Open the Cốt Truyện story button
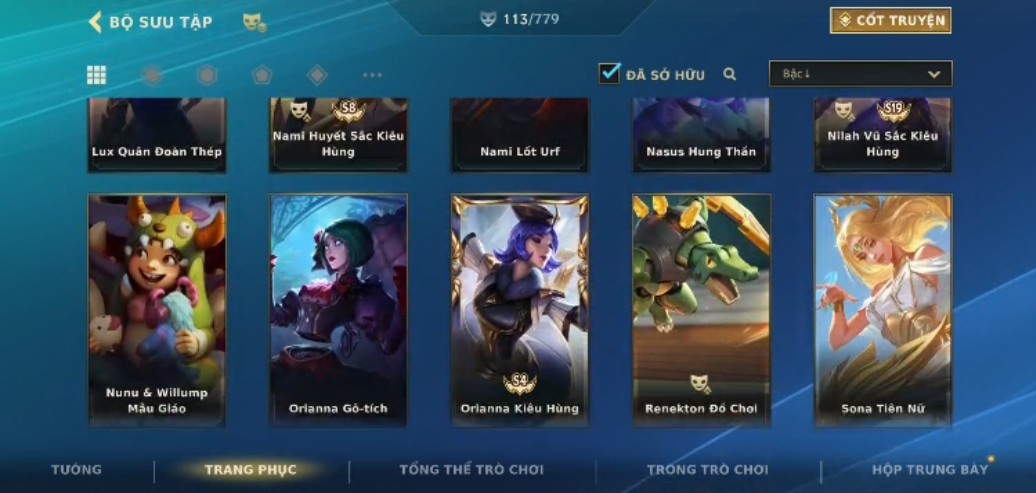 click(x=890, y=21)
